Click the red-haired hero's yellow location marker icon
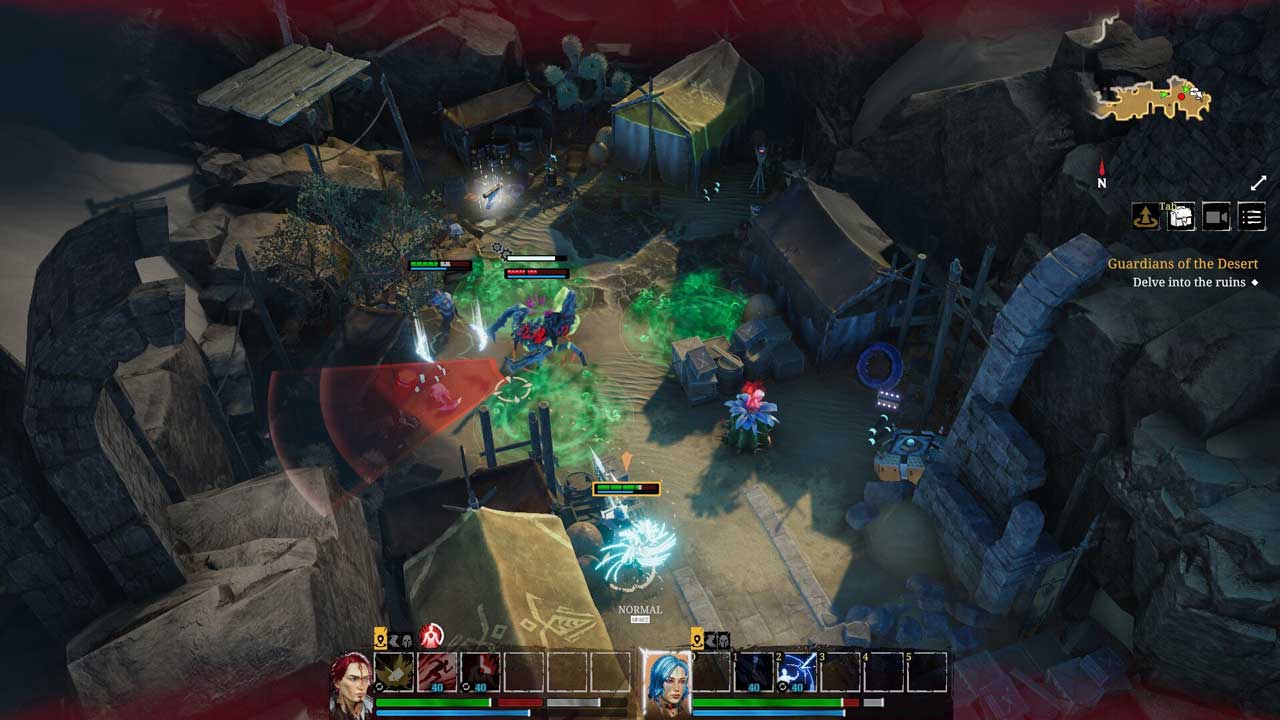Image resolution: width=1280 pixels, height=720 pixels. tap(381, 639)
